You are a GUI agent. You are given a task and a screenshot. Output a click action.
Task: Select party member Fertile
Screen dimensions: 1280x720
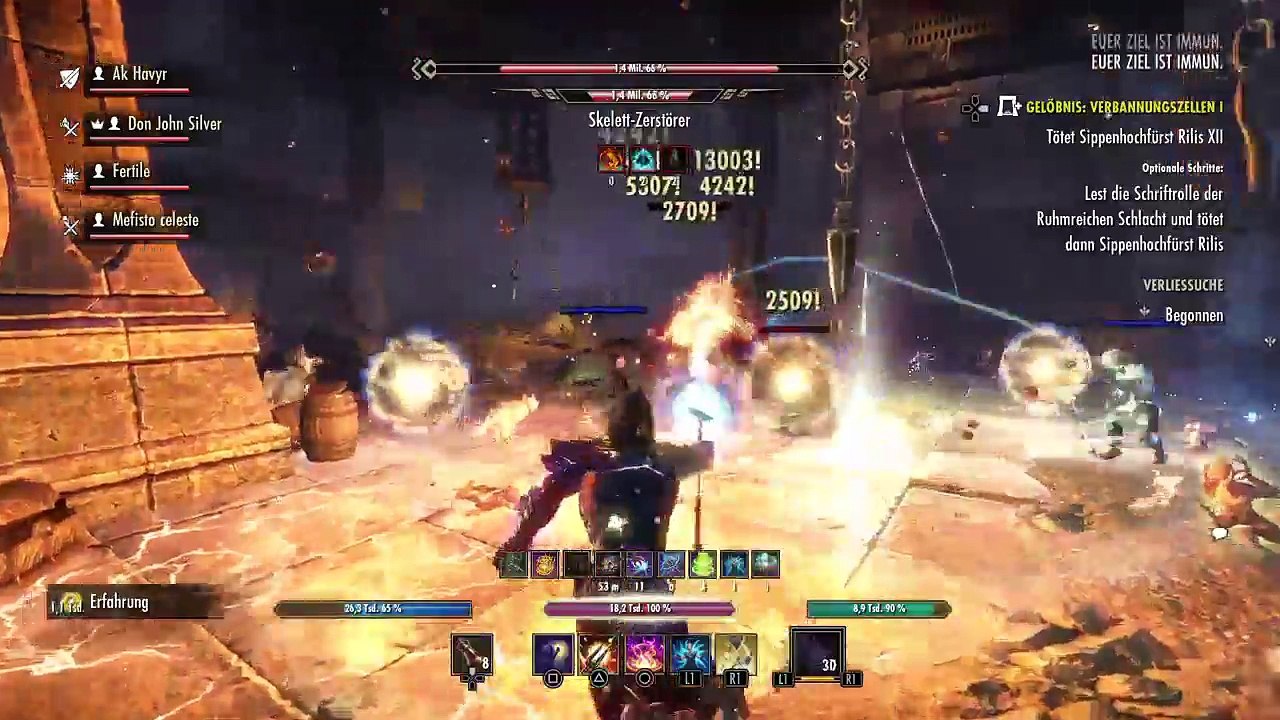[131, 171]
